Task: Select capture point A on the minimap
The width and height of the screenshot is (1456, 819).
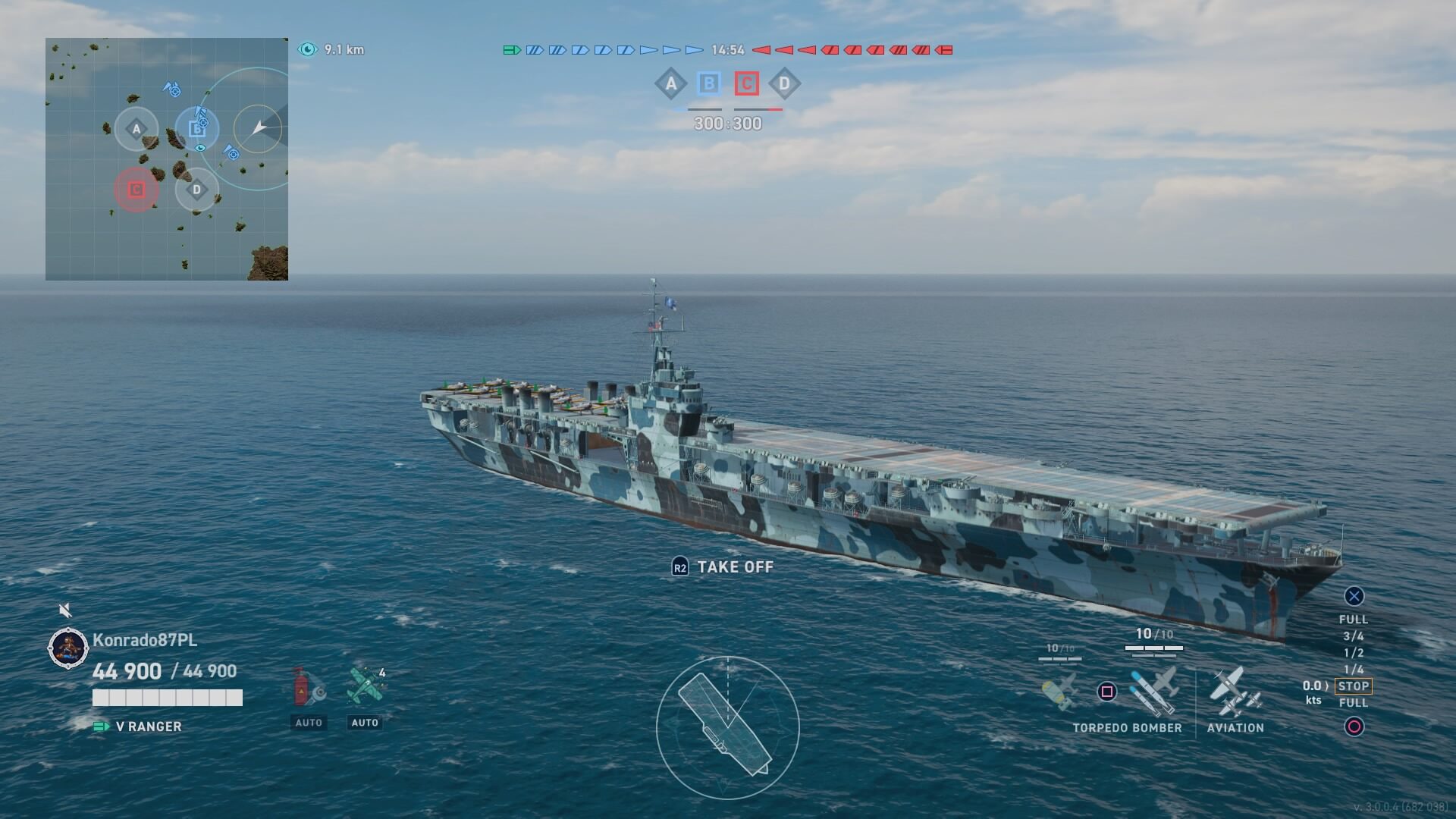Action: click(x=136, y=129)
